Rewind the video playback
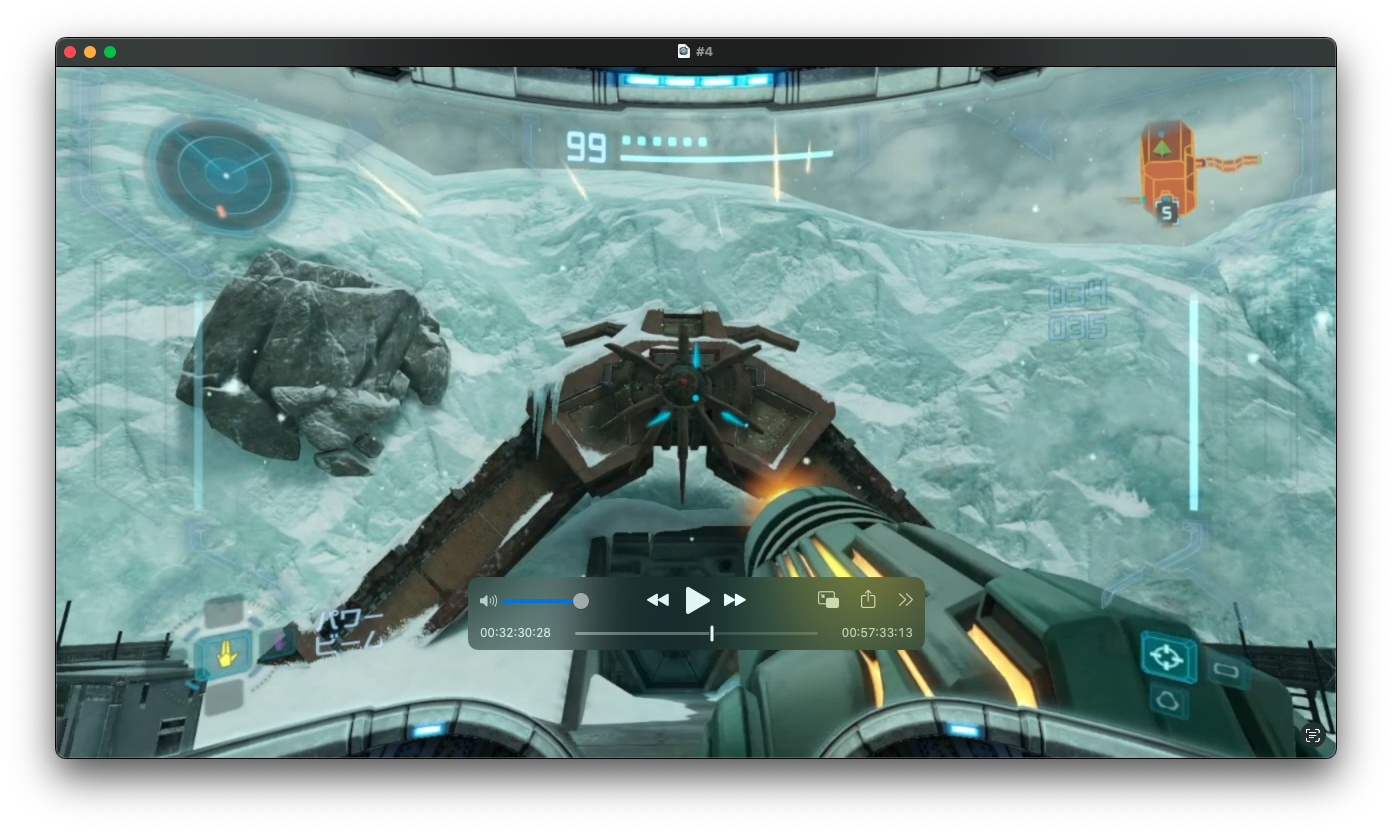Screen dimensions: 1392x832 (657, 600)
